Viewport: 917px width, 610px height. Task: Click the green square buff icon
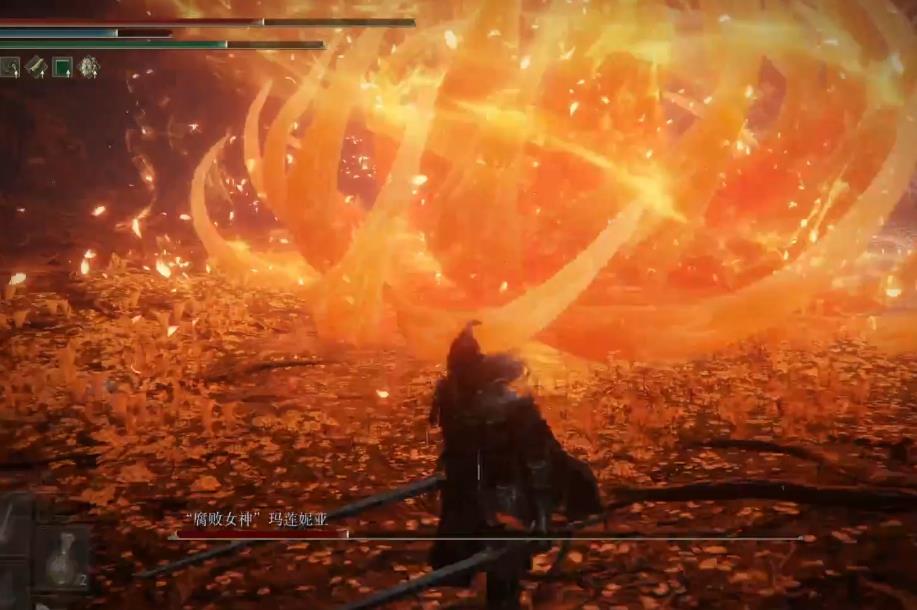click(x=62, y=67)
